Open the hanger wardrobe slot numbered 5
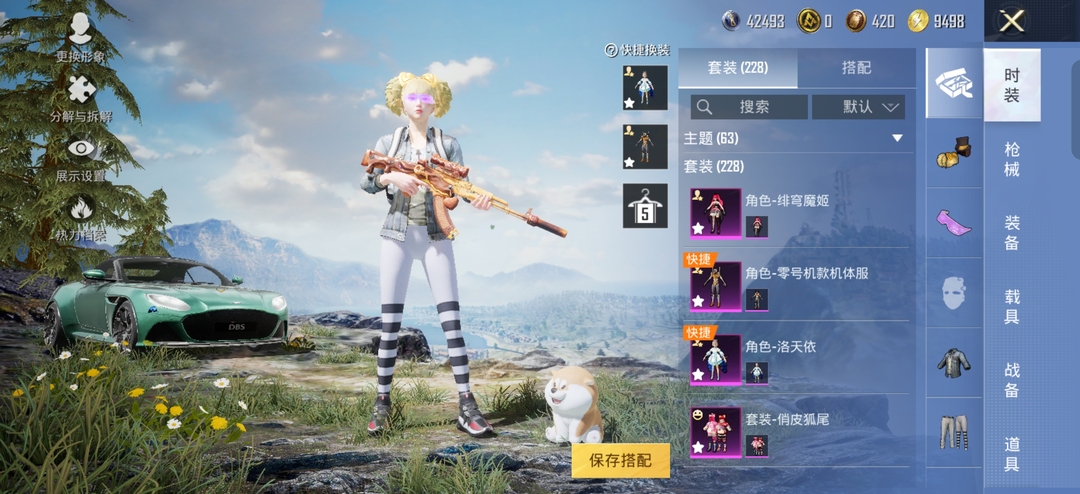 tap(645, 206)
